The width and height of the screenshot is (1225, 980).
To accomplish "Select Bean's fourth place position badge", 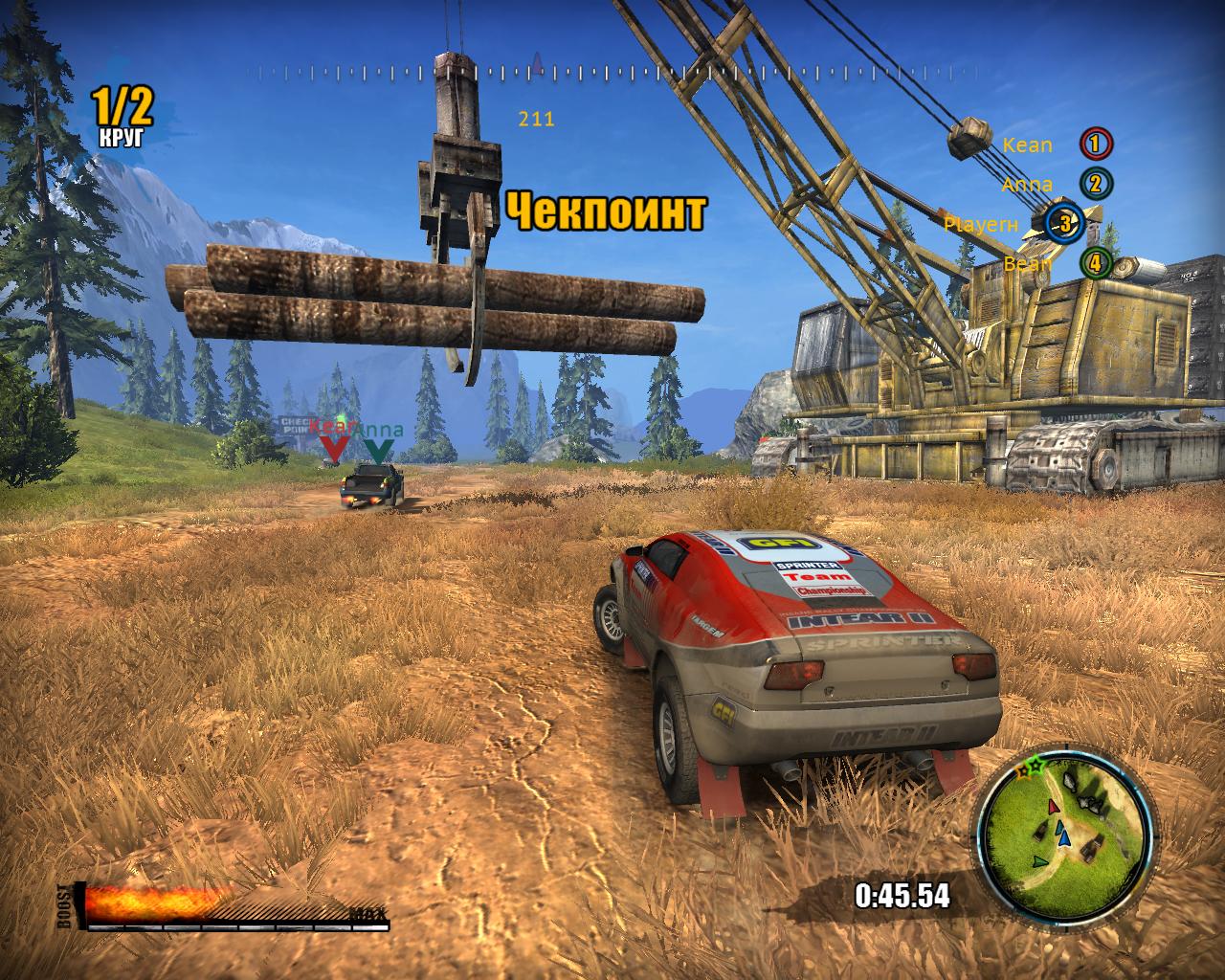I will pos(1096,263).
